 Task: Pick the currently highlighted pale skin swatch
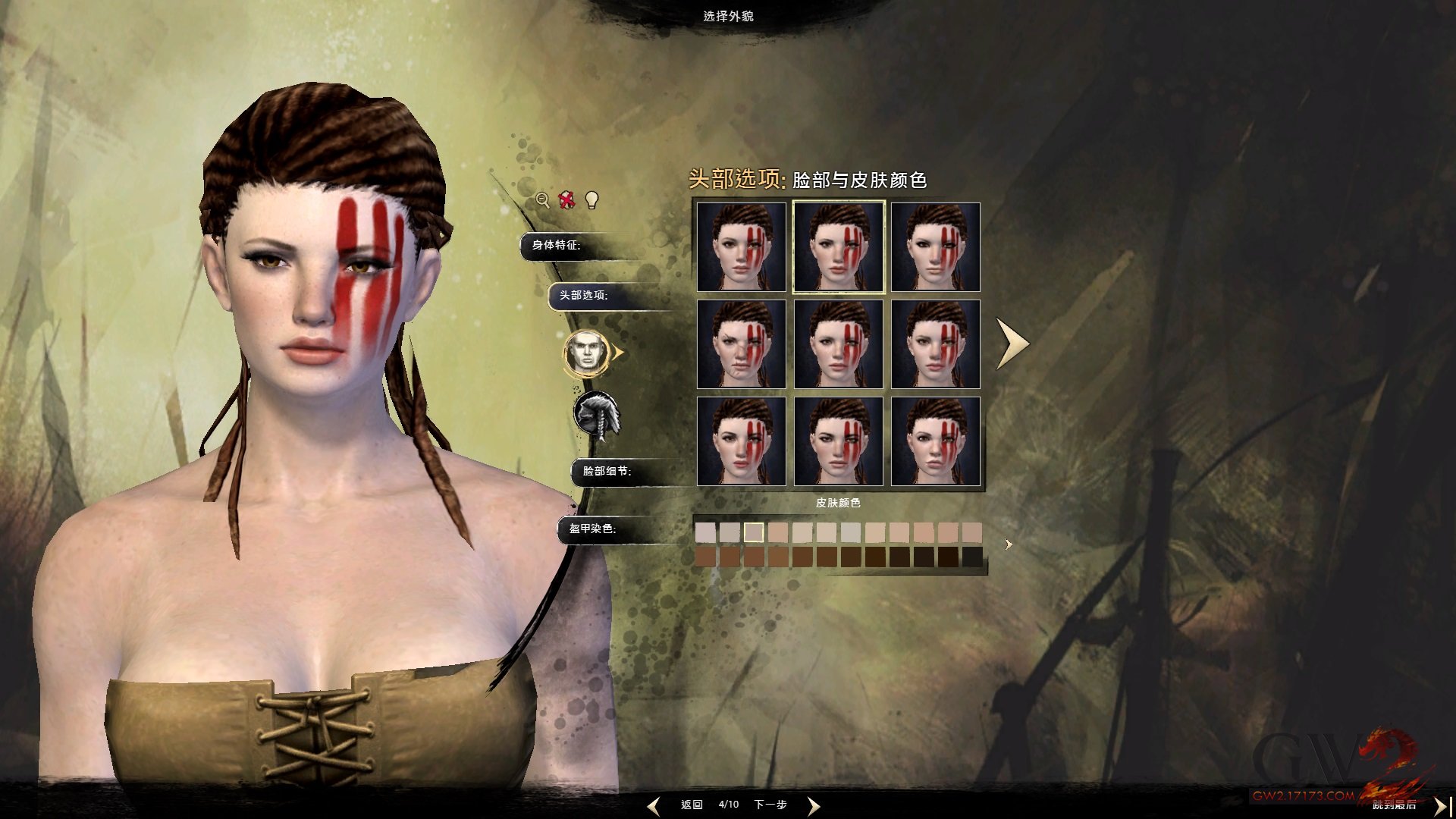(754, 532)
